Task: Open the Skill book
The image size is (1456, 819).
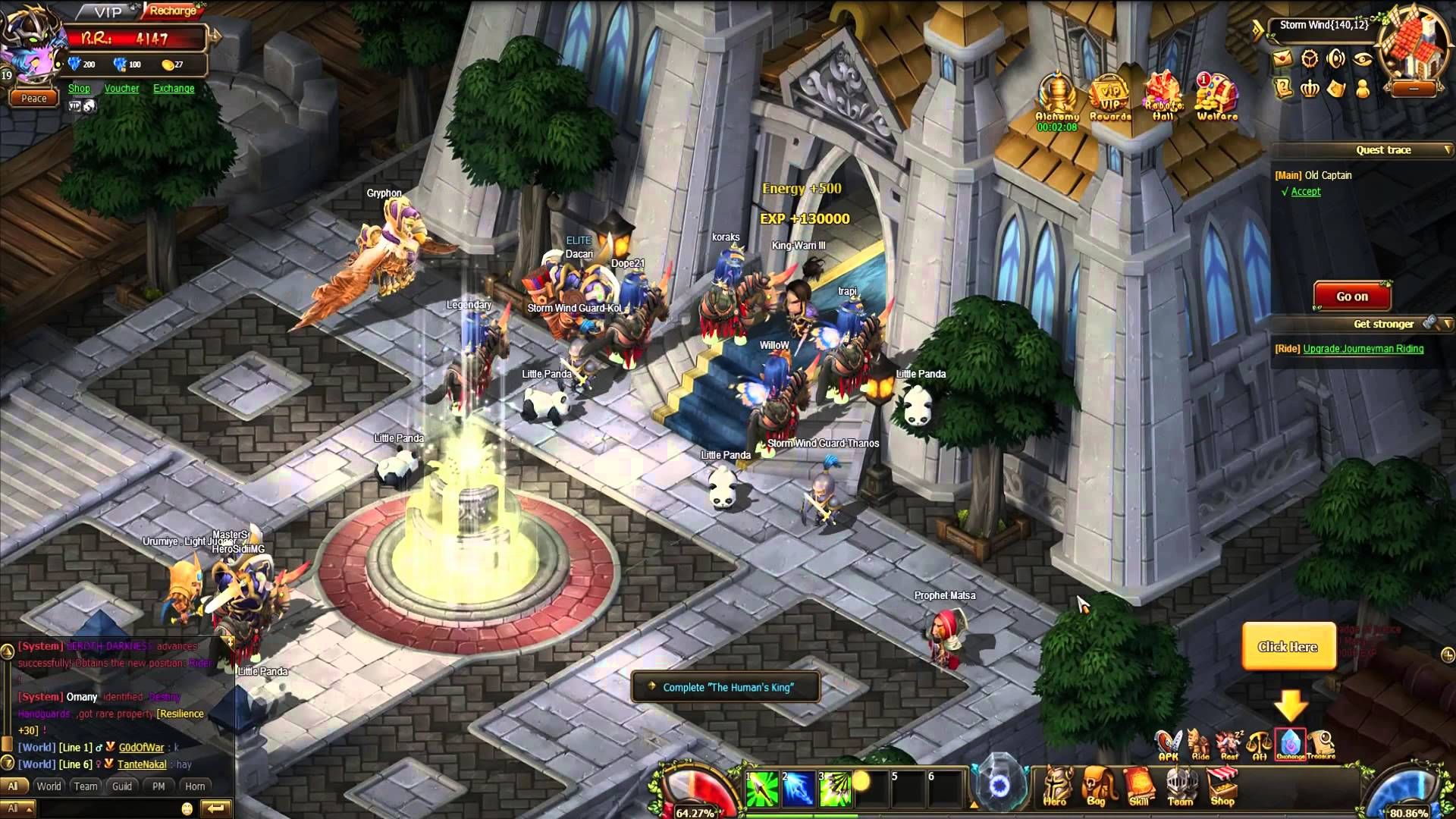Action: pyautogui.click(x=1139, y=786)
